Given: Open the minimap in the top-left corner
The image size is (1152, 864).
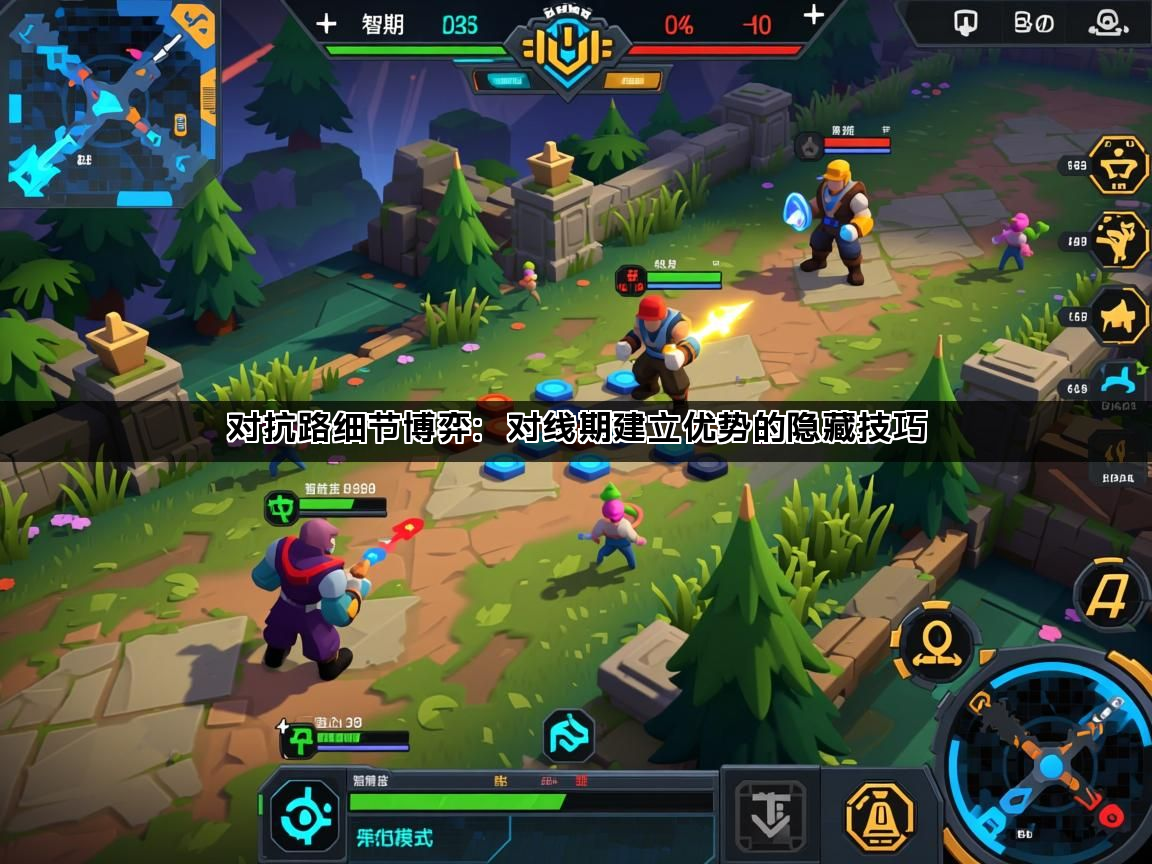Looking at the screenshot, I should pos(108,100).
